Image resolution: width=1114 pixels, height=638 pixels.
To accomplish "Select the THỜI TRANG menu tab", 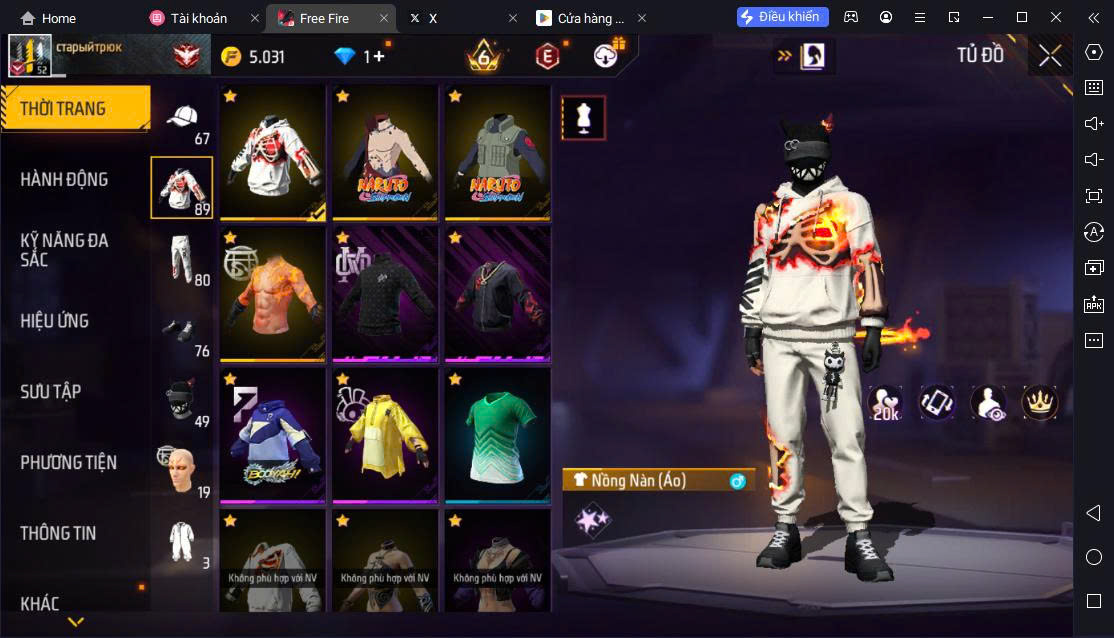I will [x=75, y=108].
